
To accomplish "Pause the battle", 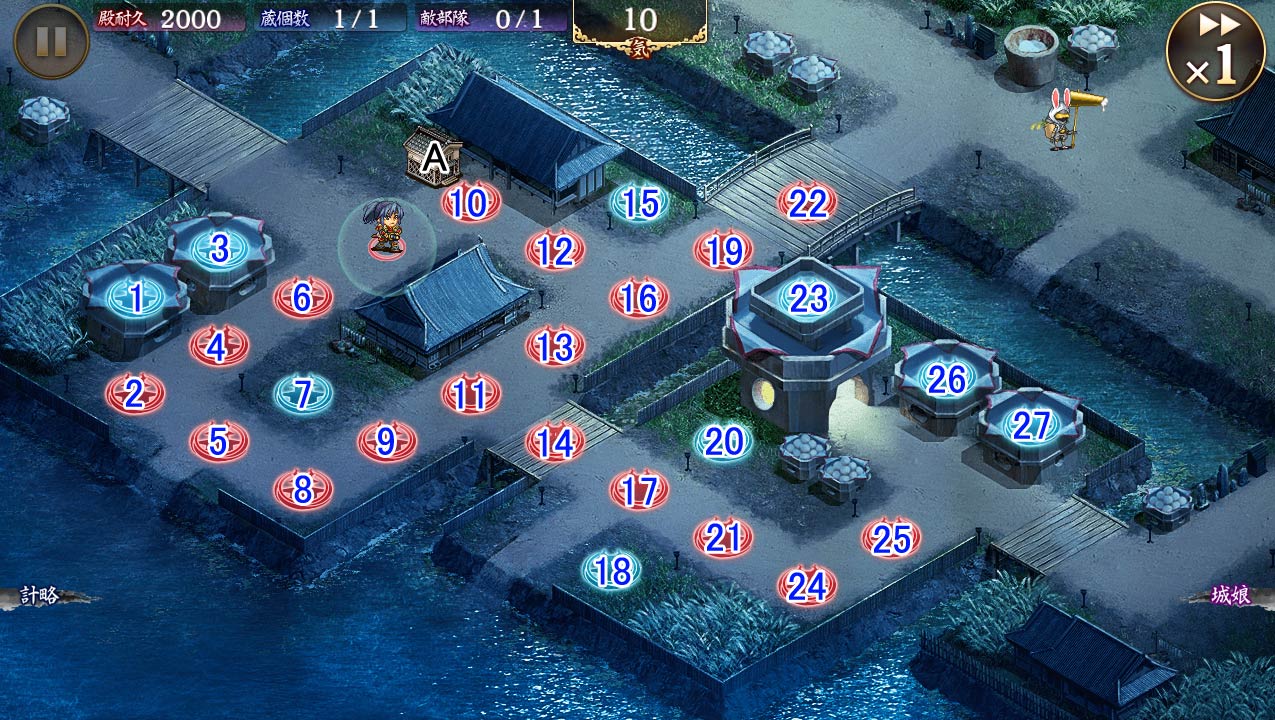I will click(52, 41).
